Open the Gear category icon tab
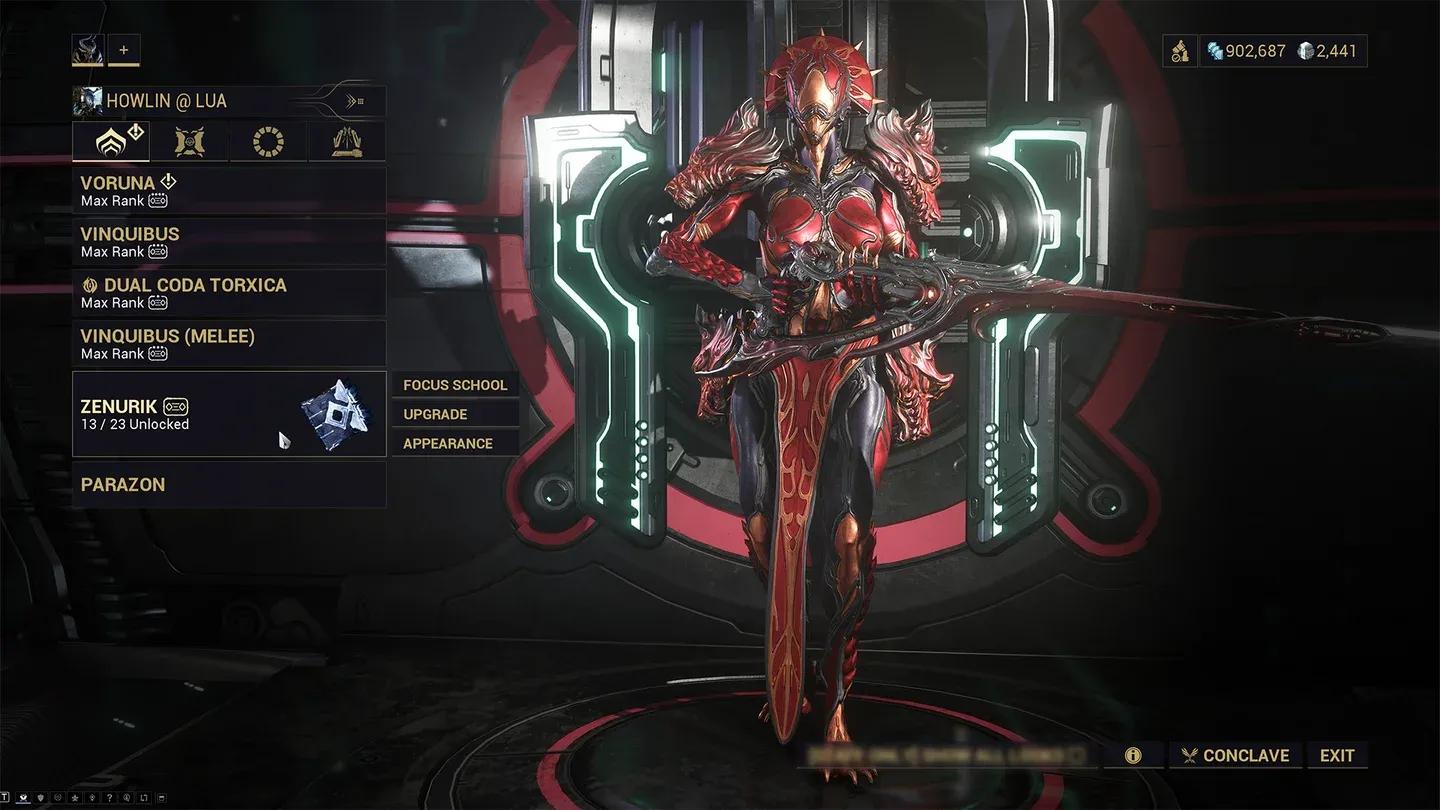The image size is (1440, 810). [347, 141]
